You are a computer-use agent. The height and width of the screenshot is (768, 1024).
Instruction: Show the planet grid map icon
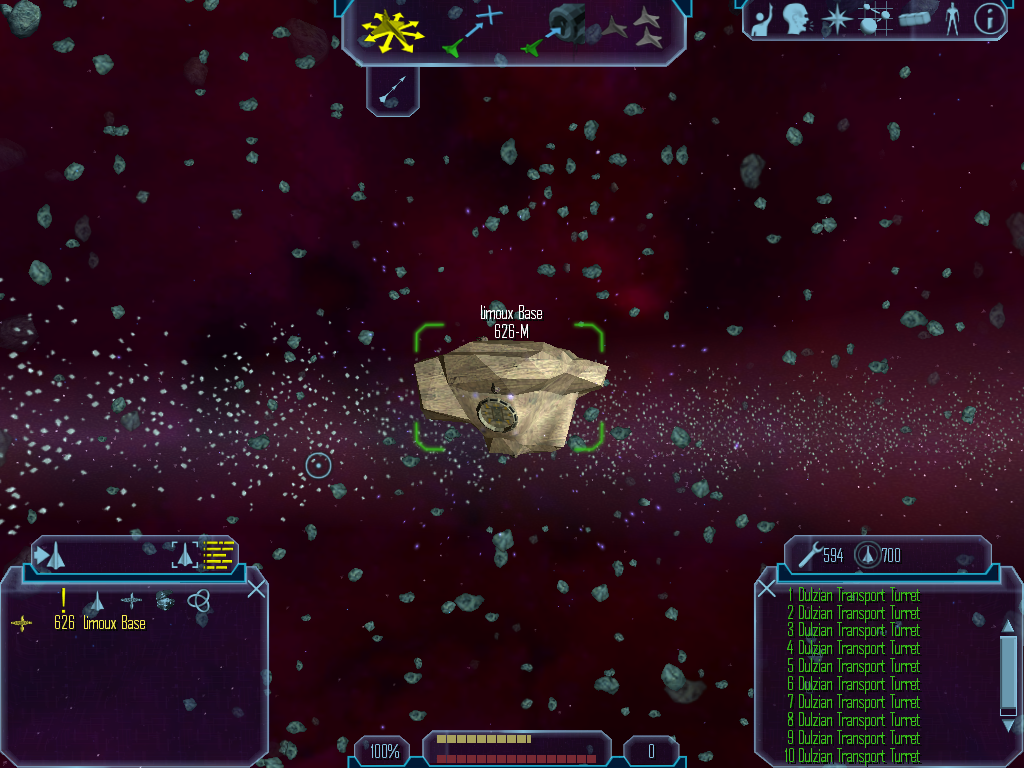pos(875,19)
